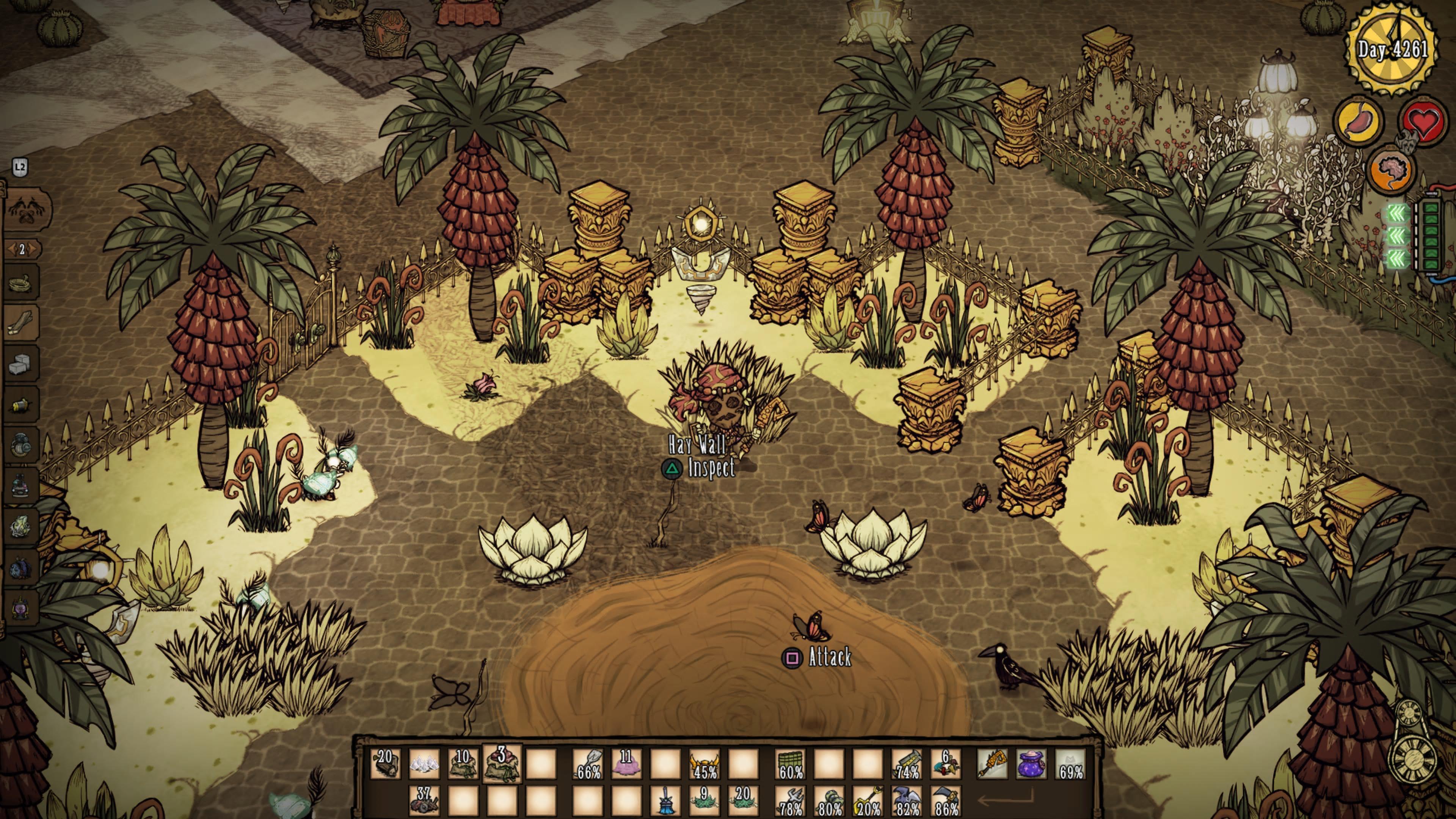1456x819 pixels.
Task: Pick the blue-bristled brush item
Action: click(665, 800)
